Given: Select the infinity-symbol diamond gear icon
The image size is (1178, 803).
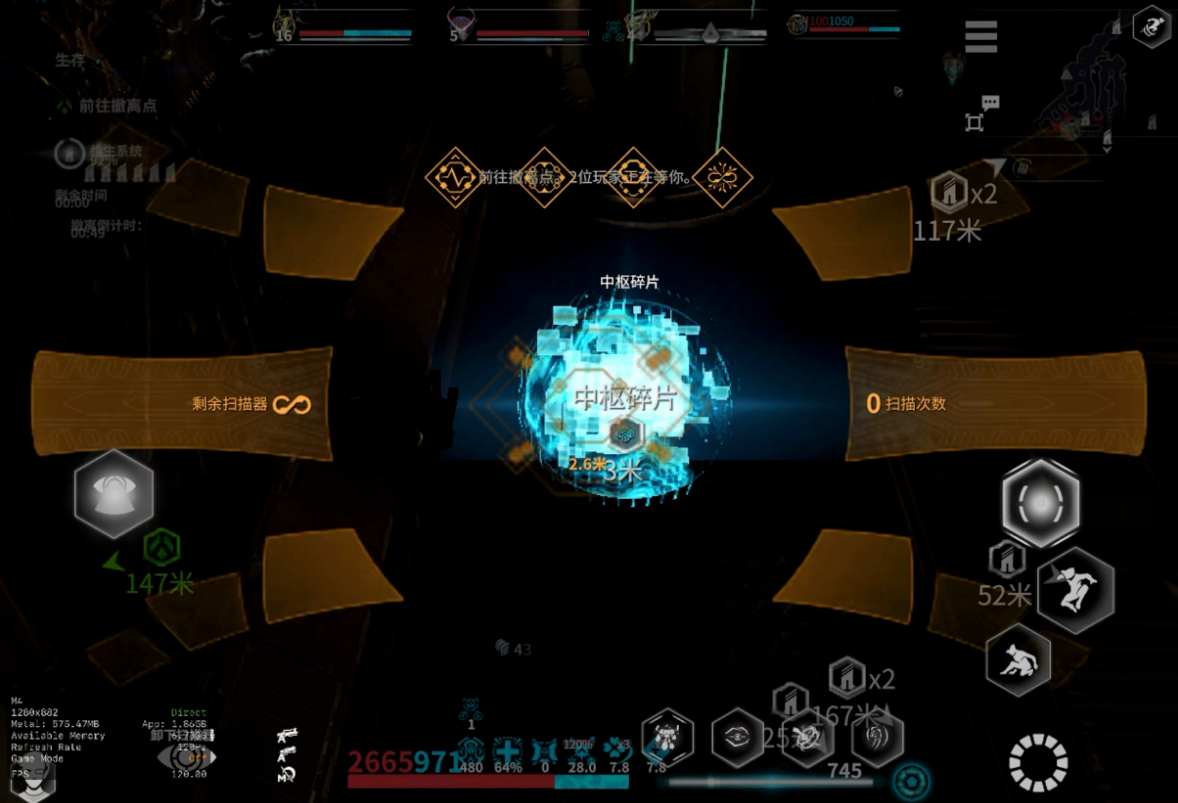Looking at the screenshot, I should [723, 178].
